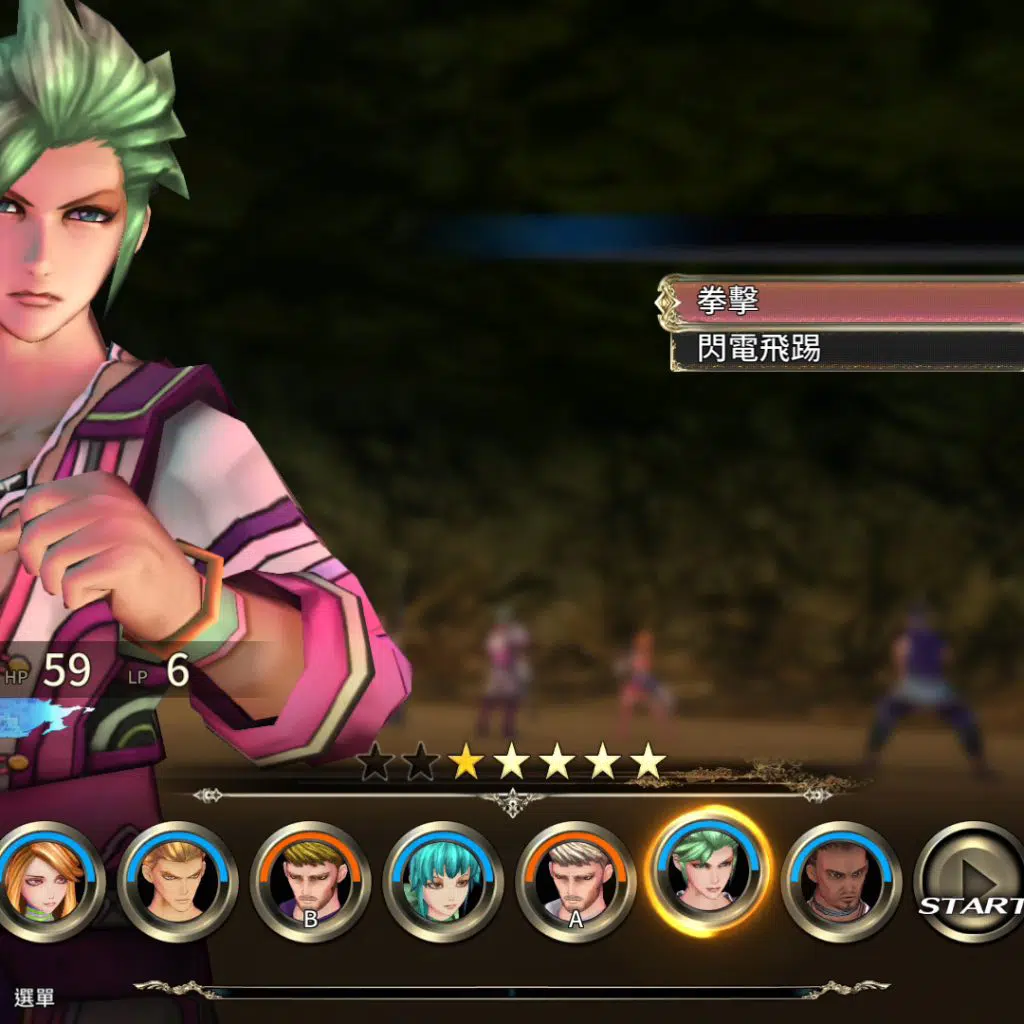This screenshot has height=1024, width=1024.
Task: Pick the dark-skinned bald man portrait
Action: (x=841, y=881)
